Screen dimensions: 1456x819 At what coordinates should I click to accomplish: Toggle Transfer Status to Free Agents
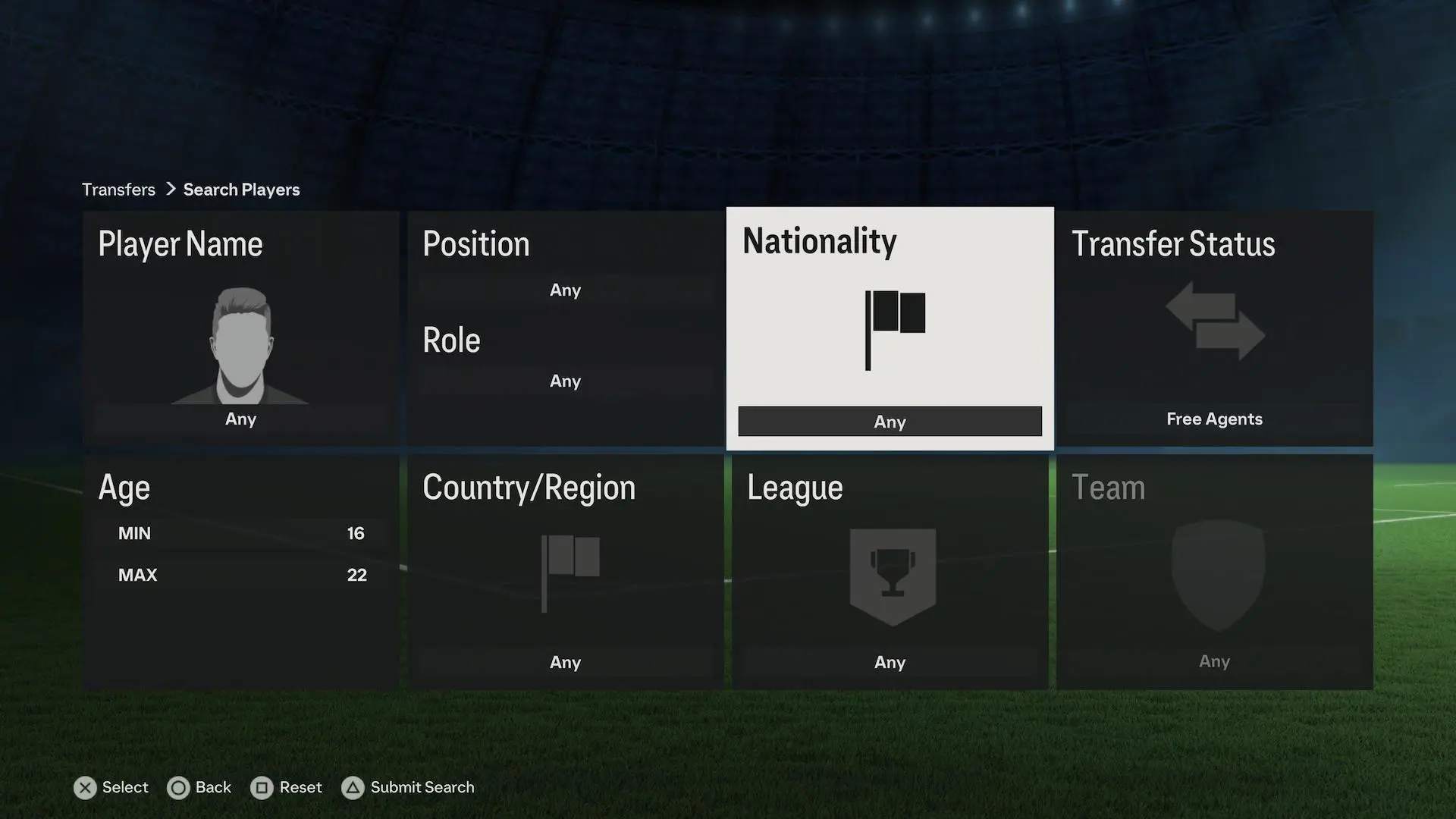click(1214, 419)
